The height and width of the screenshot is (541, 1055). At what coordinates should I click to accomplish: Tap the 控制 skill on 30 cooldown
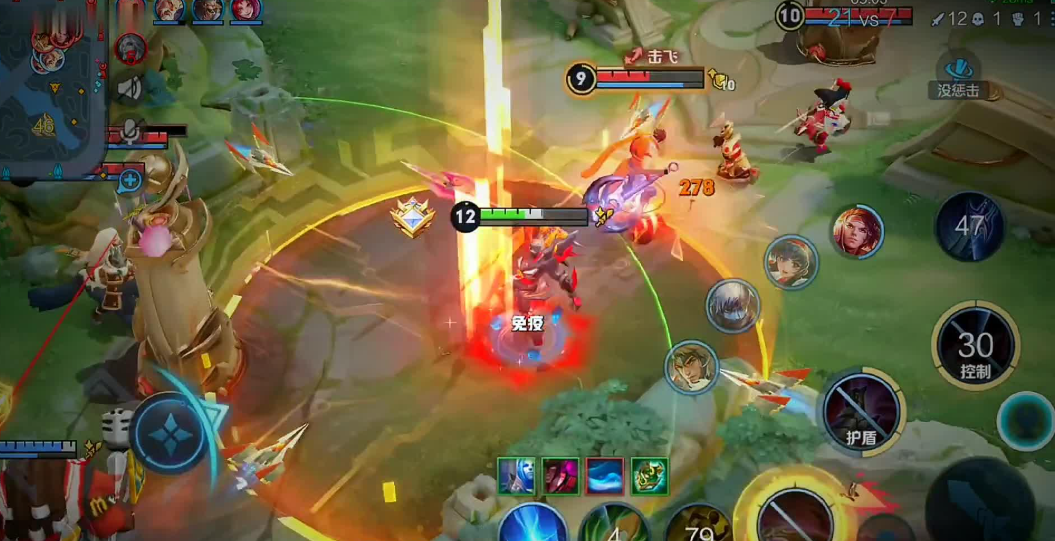coord(975,347)
